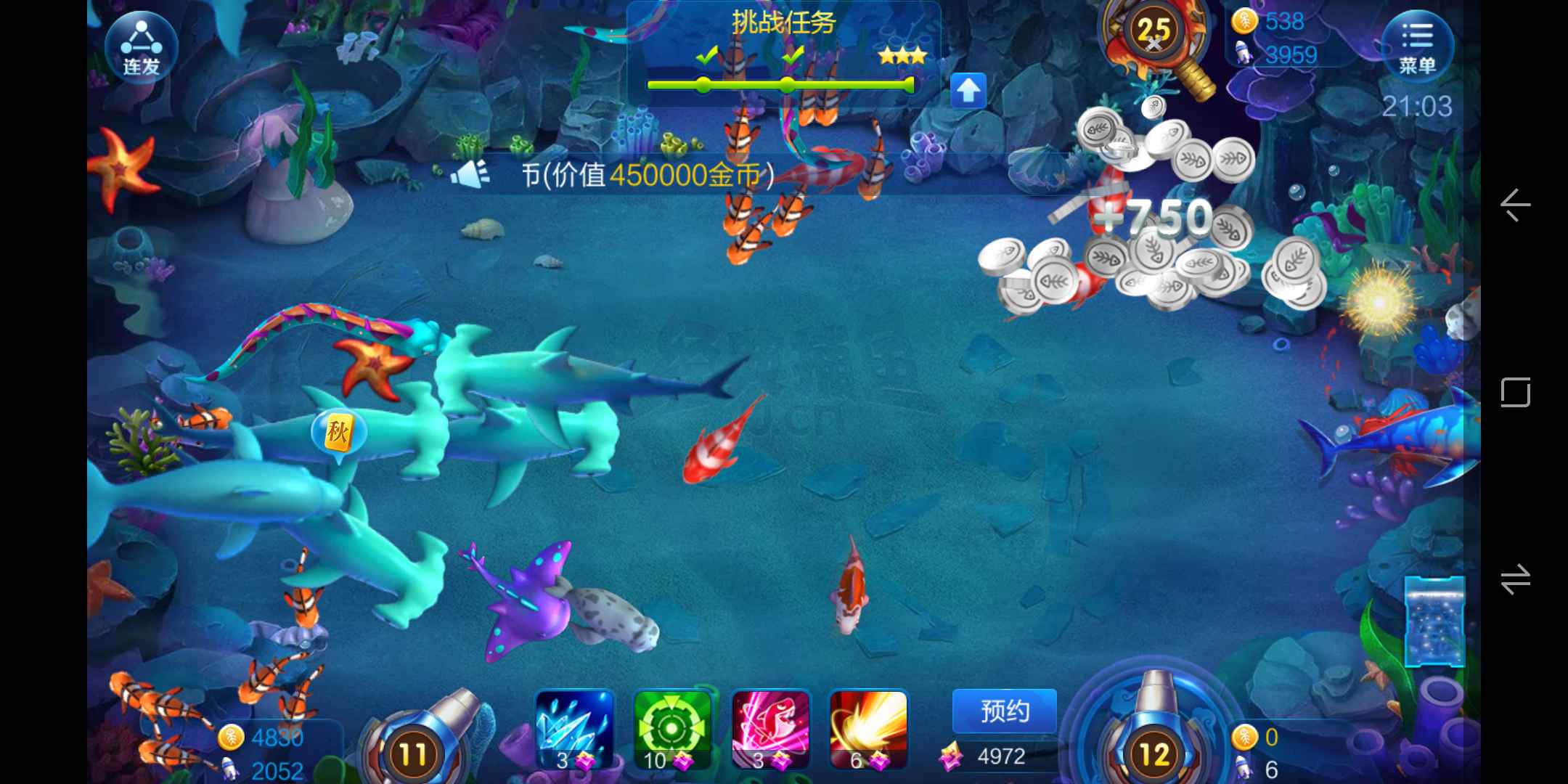Open the 菜单 menu
The height and width of the screenshot is (784, 1568).
1416,46
